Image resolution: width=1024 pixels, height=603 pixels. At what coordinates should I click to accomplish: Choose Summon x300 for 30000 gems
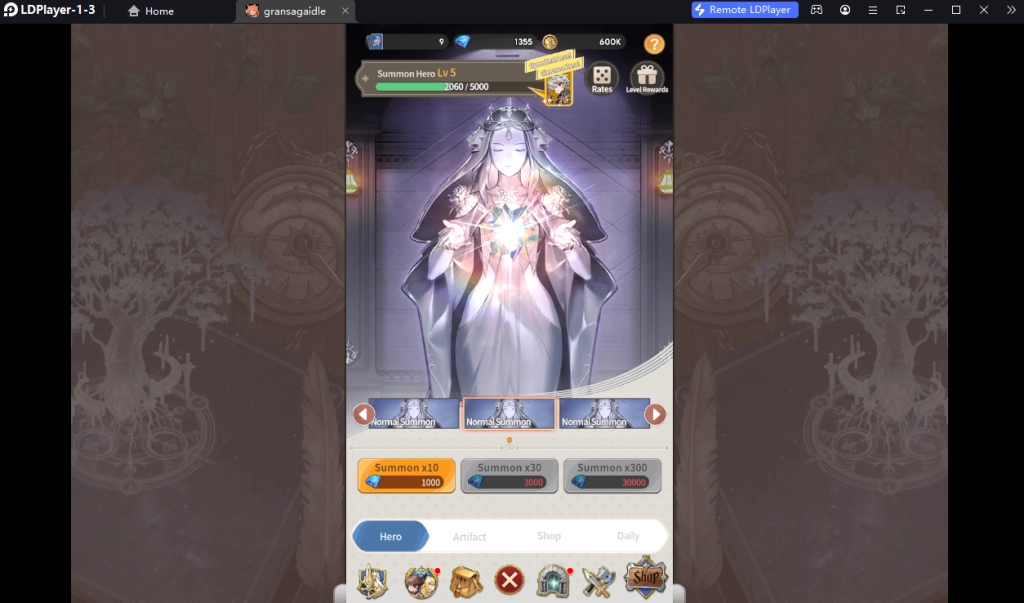click(x=612, y=476)
